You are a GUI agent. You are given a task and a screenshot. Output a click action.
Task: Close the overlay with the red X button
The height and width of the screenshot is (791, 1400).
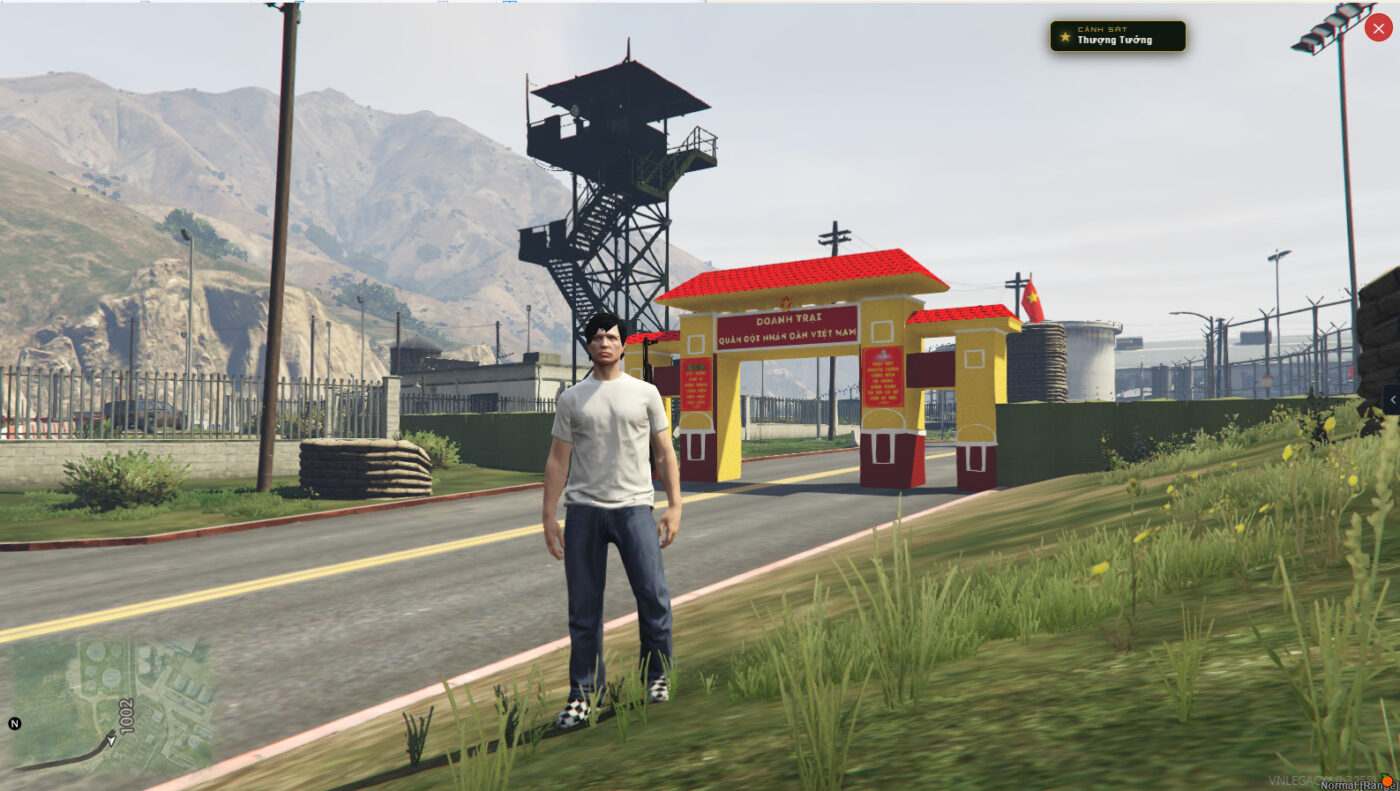coord(1378,28)
